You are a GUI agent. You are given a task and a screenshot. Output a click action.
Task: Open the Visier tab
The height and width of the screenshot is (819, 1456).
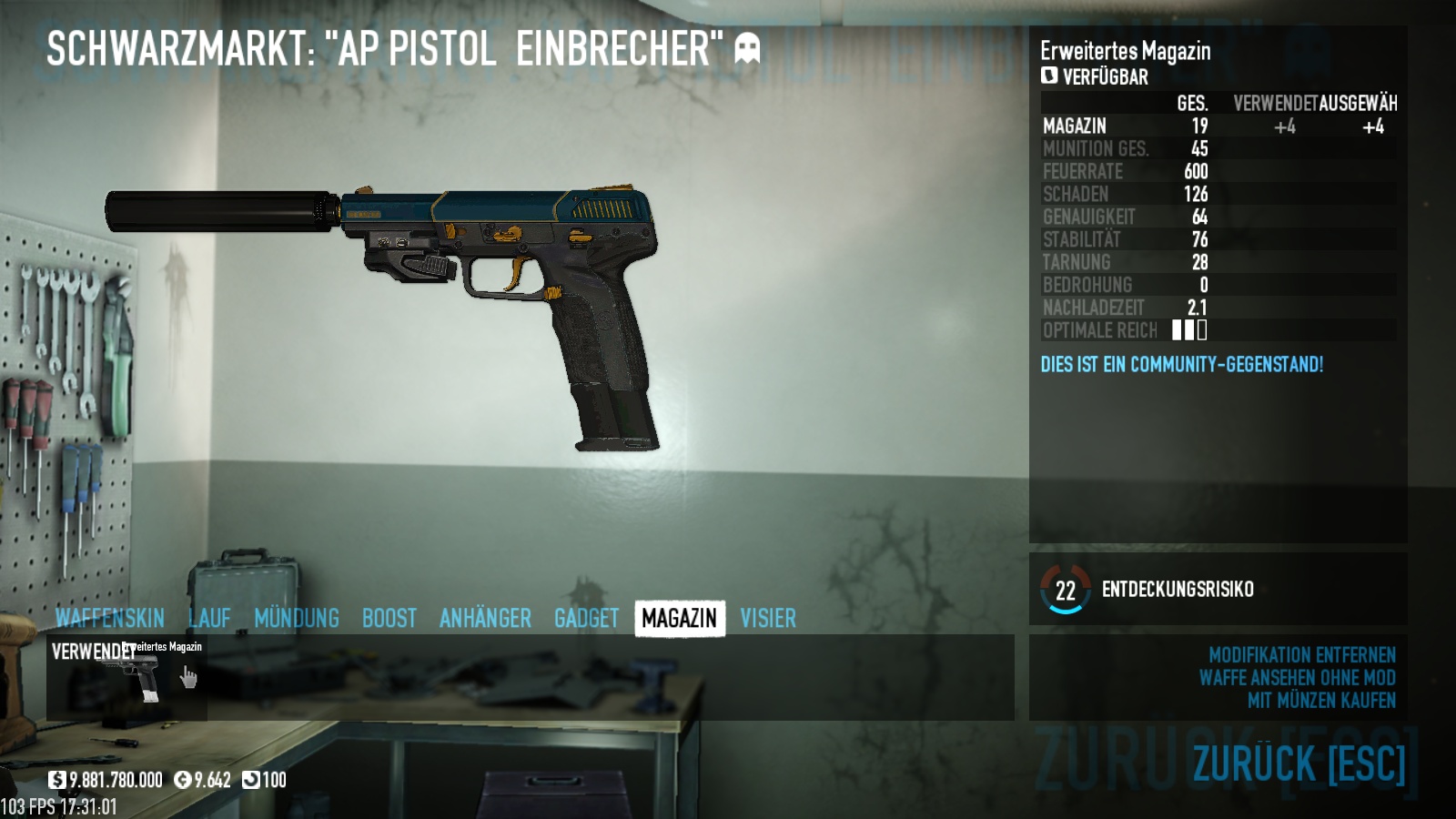[x=768, y=619]
